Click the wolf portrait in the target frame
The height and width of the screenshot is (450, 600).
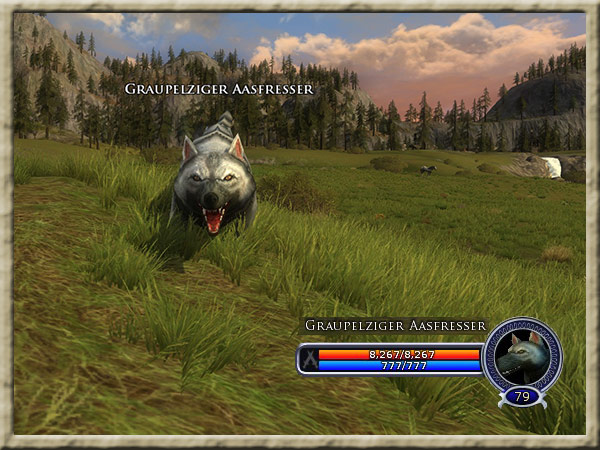[522, 355]
